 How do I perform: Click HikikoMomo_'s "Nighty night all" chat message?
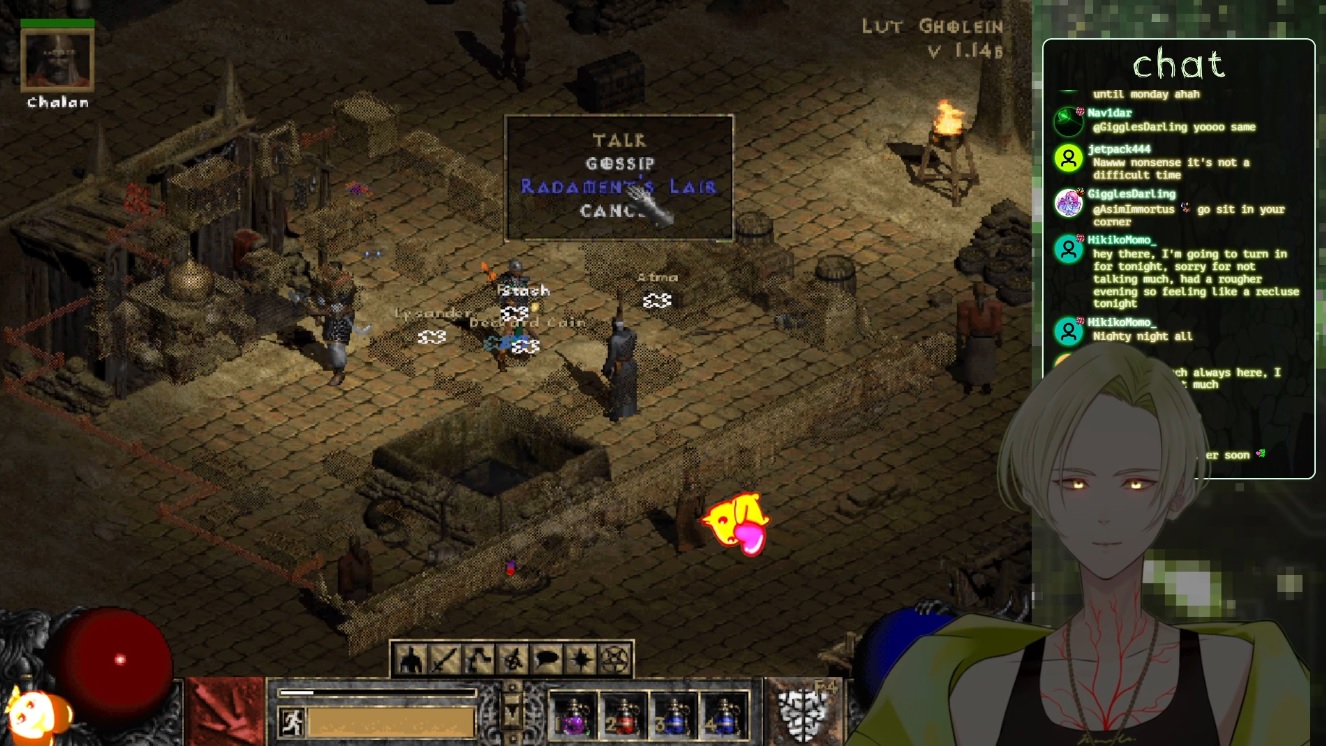1142,336
